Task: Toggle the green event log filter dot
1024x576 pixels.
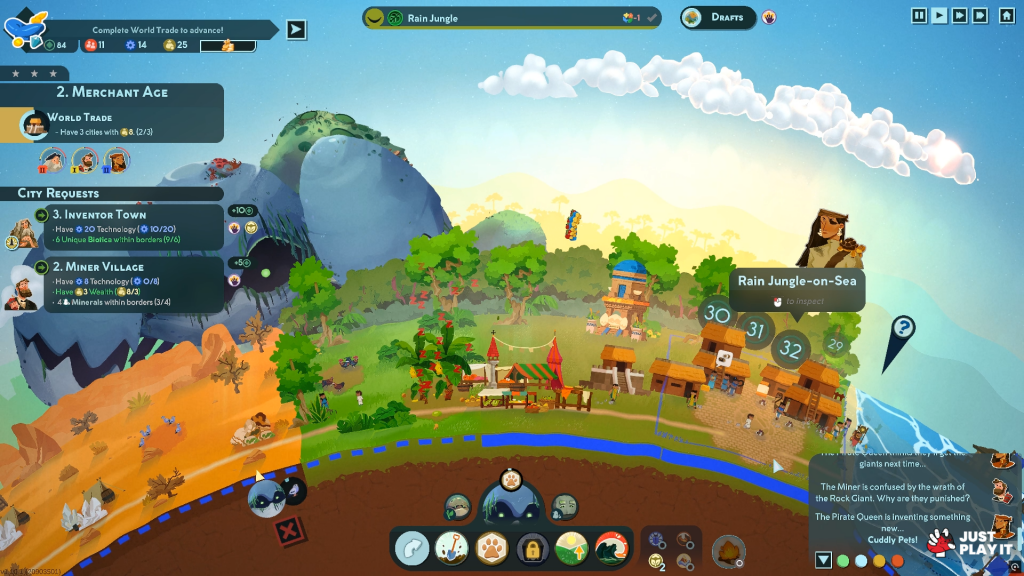Action: point(843,560)
